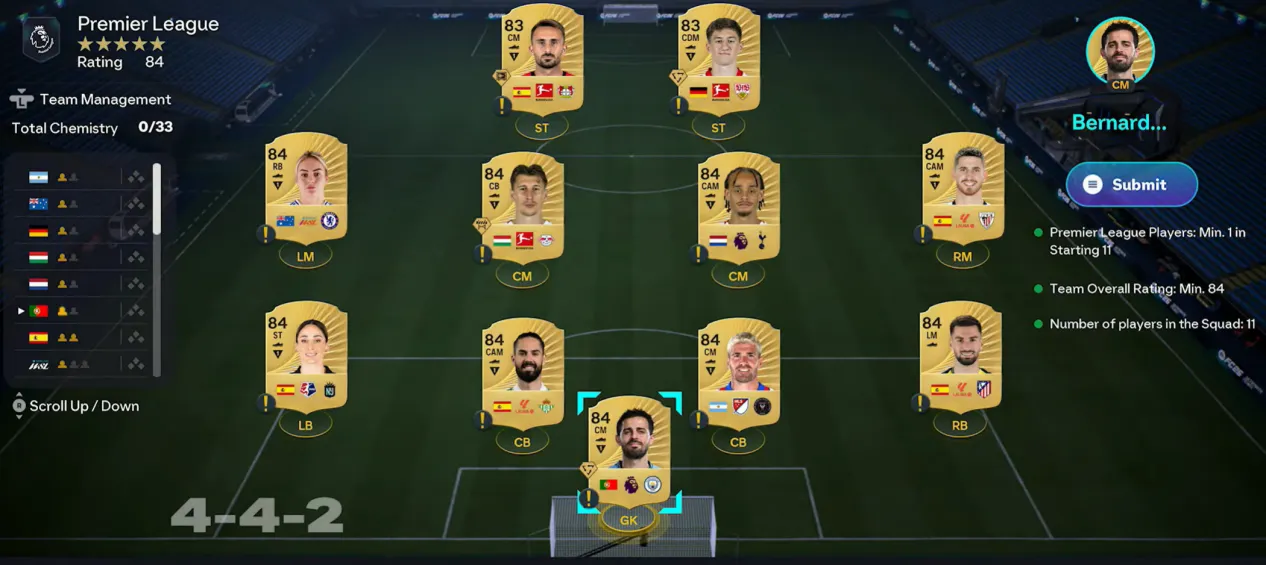Pick the Tottenham CAM card in midfield
The width and height of the screenshot is (1266, 565).
pyautogui.click(x=738, y=207)
